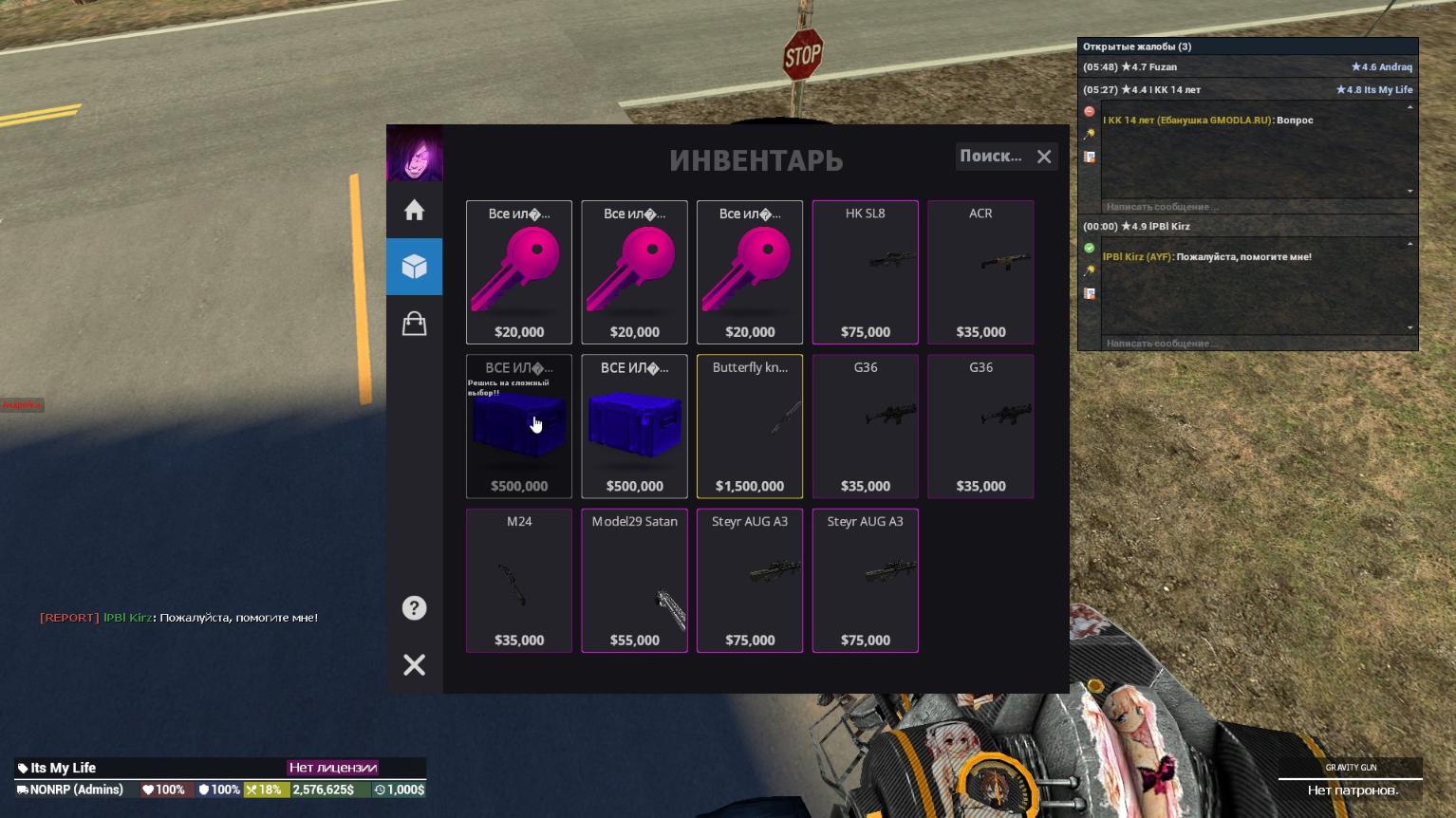The width and height of the screenshot is (1456, 818).
Task: Open the shopping bag store tab
Action: (x=414, y=324)
